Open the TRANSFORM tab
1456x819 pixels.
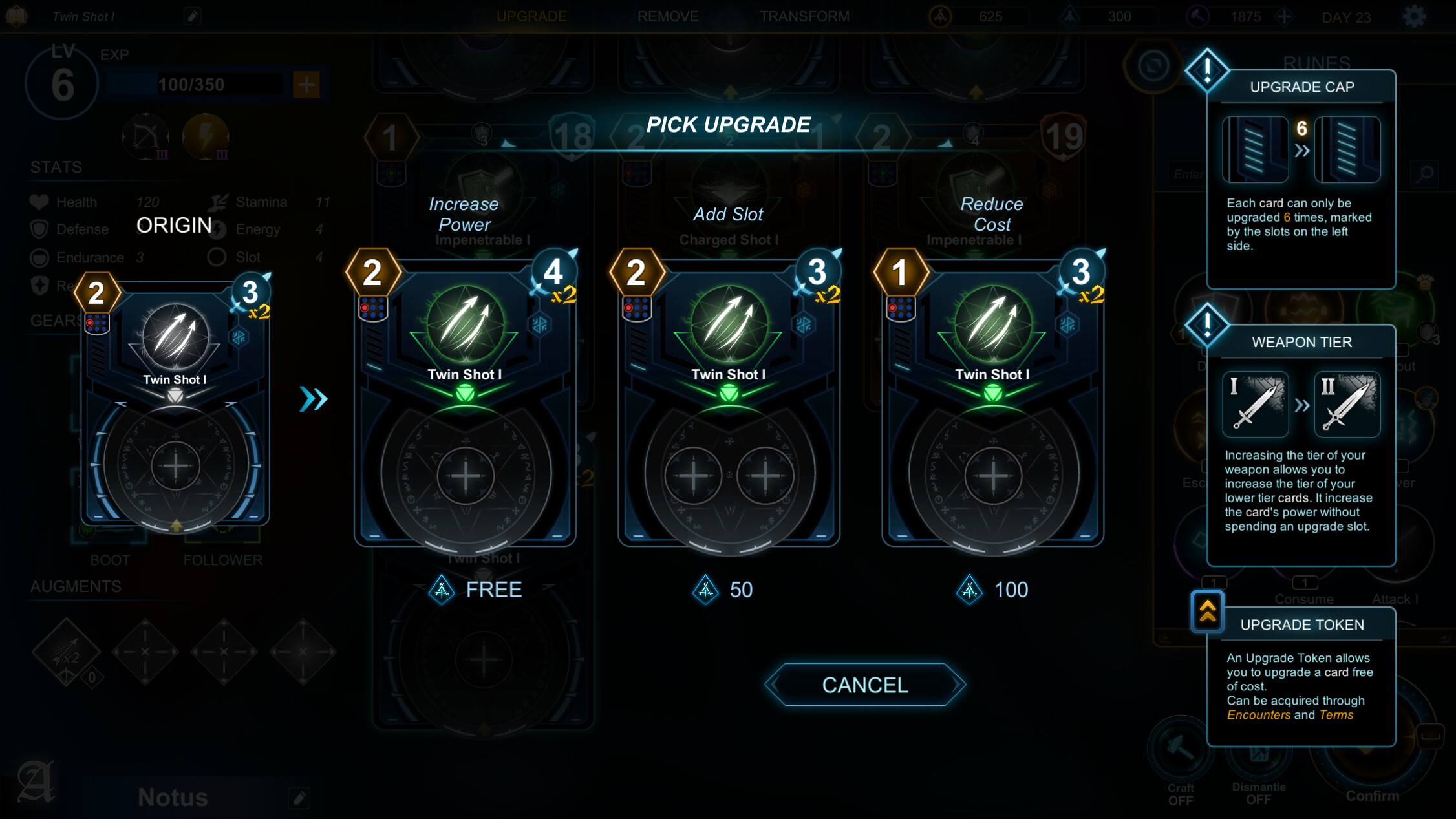pyautogui.click(x=805, y=16)
